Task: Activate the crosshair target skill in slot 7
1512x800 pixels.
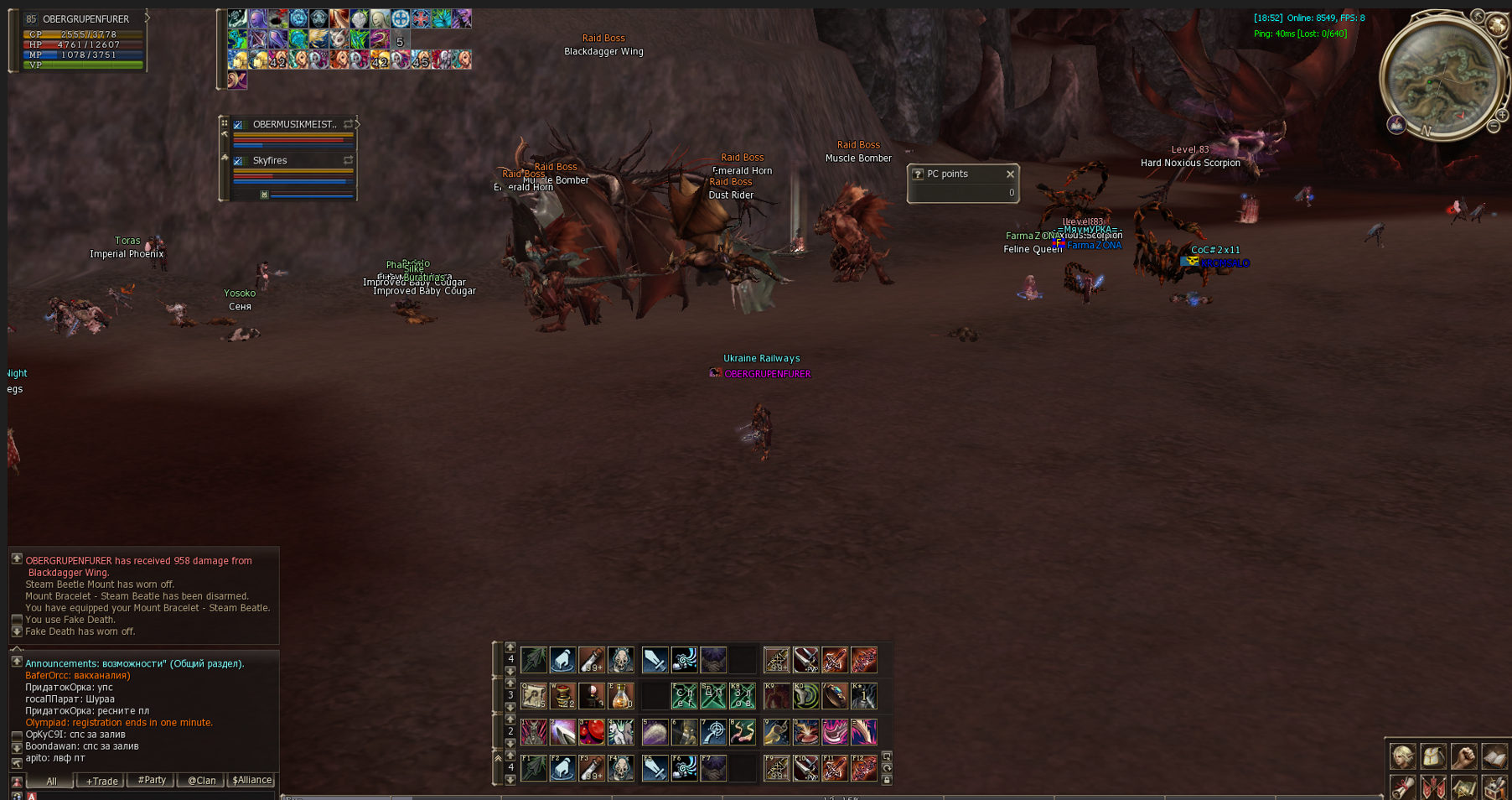Action: point(713,732)
